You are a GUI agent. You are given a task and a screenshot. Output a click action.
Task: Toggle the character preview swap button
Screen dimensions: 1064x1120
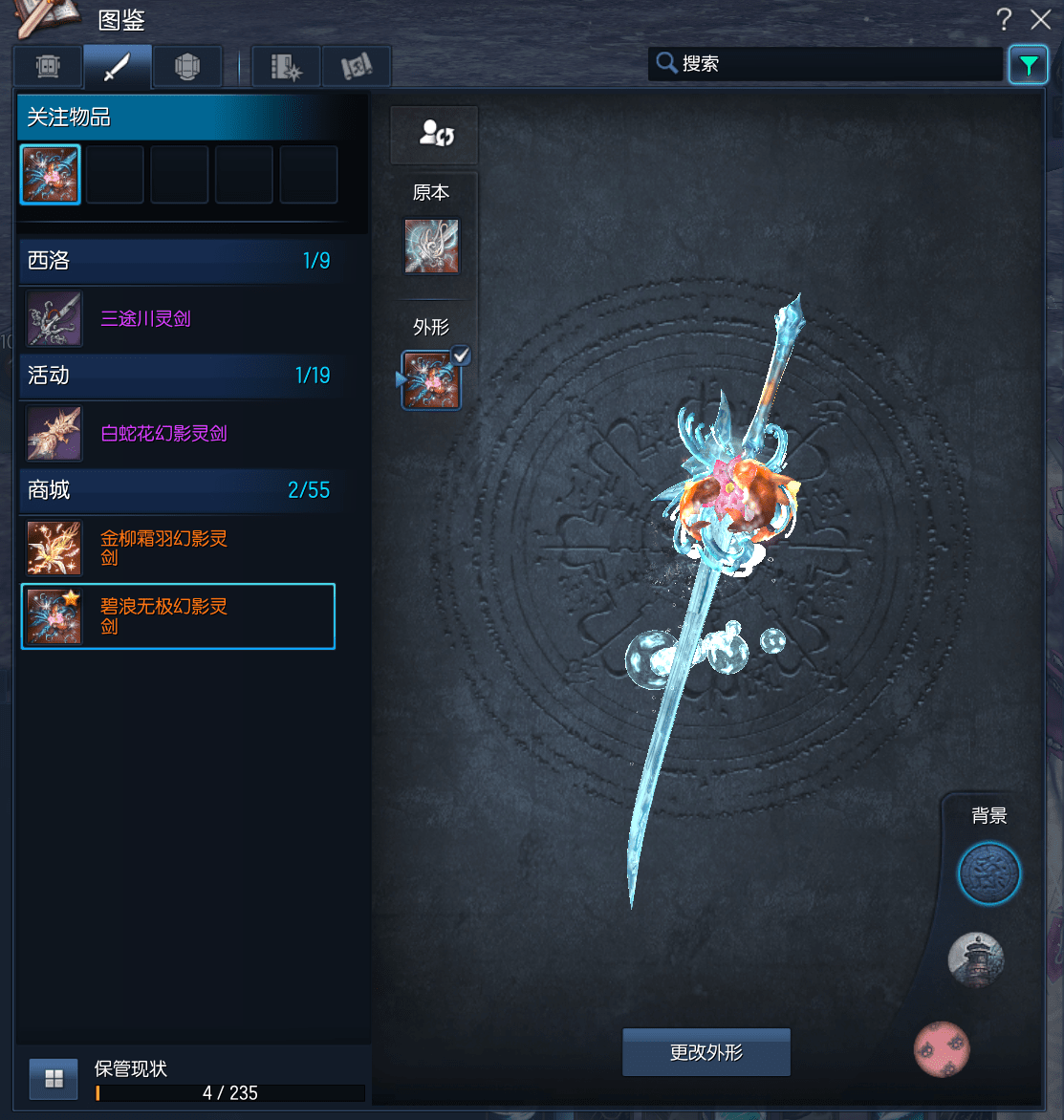tap(435, 134)
